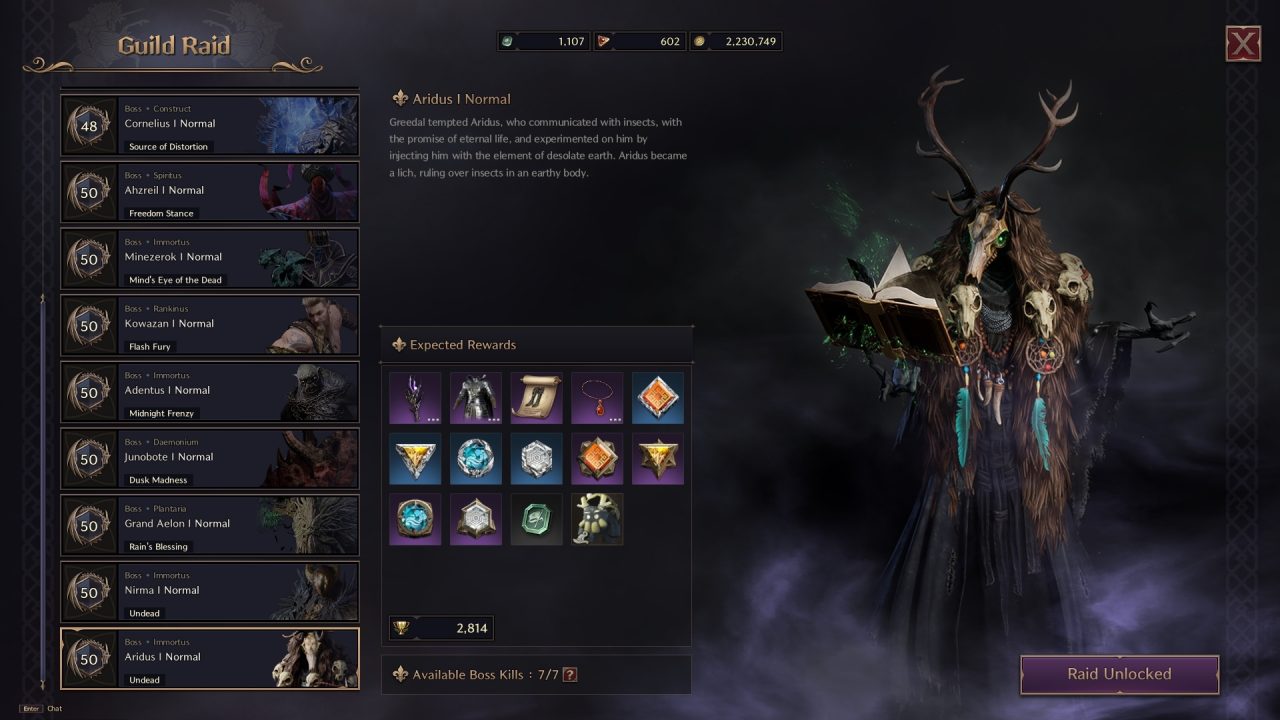
Task: Select the green emblem reward icon
Action: click(536, 519)
